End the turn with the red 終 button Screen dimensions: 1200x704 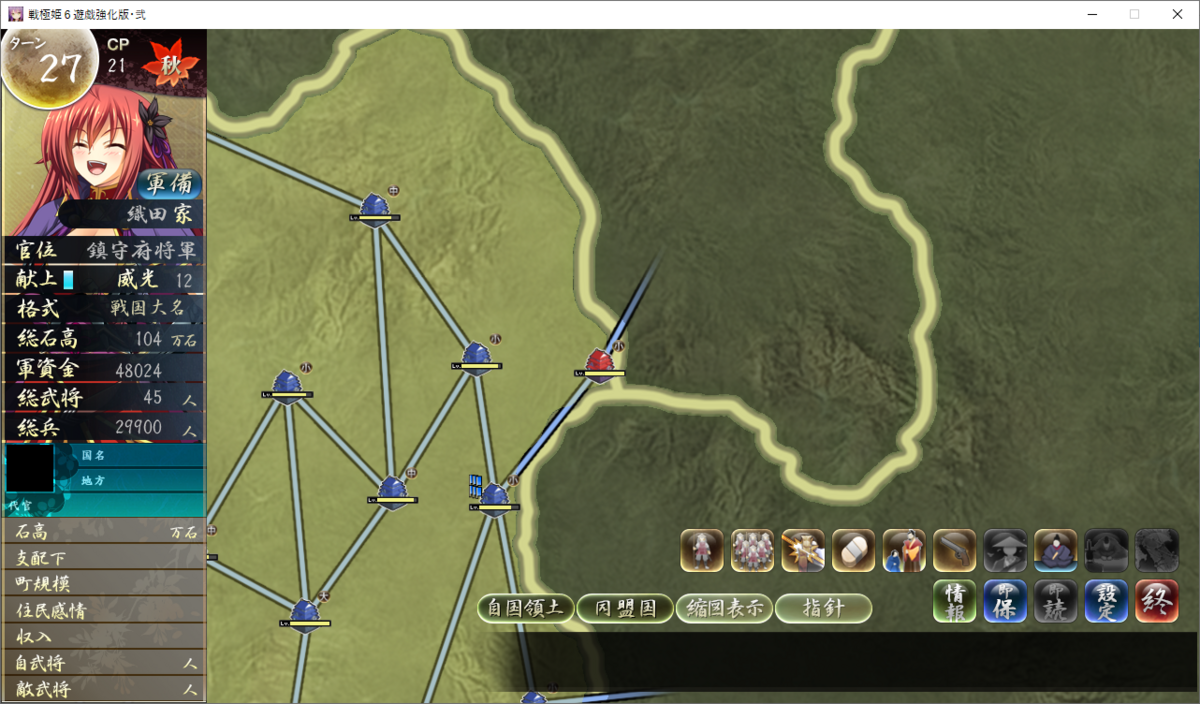coord(1156,602)
